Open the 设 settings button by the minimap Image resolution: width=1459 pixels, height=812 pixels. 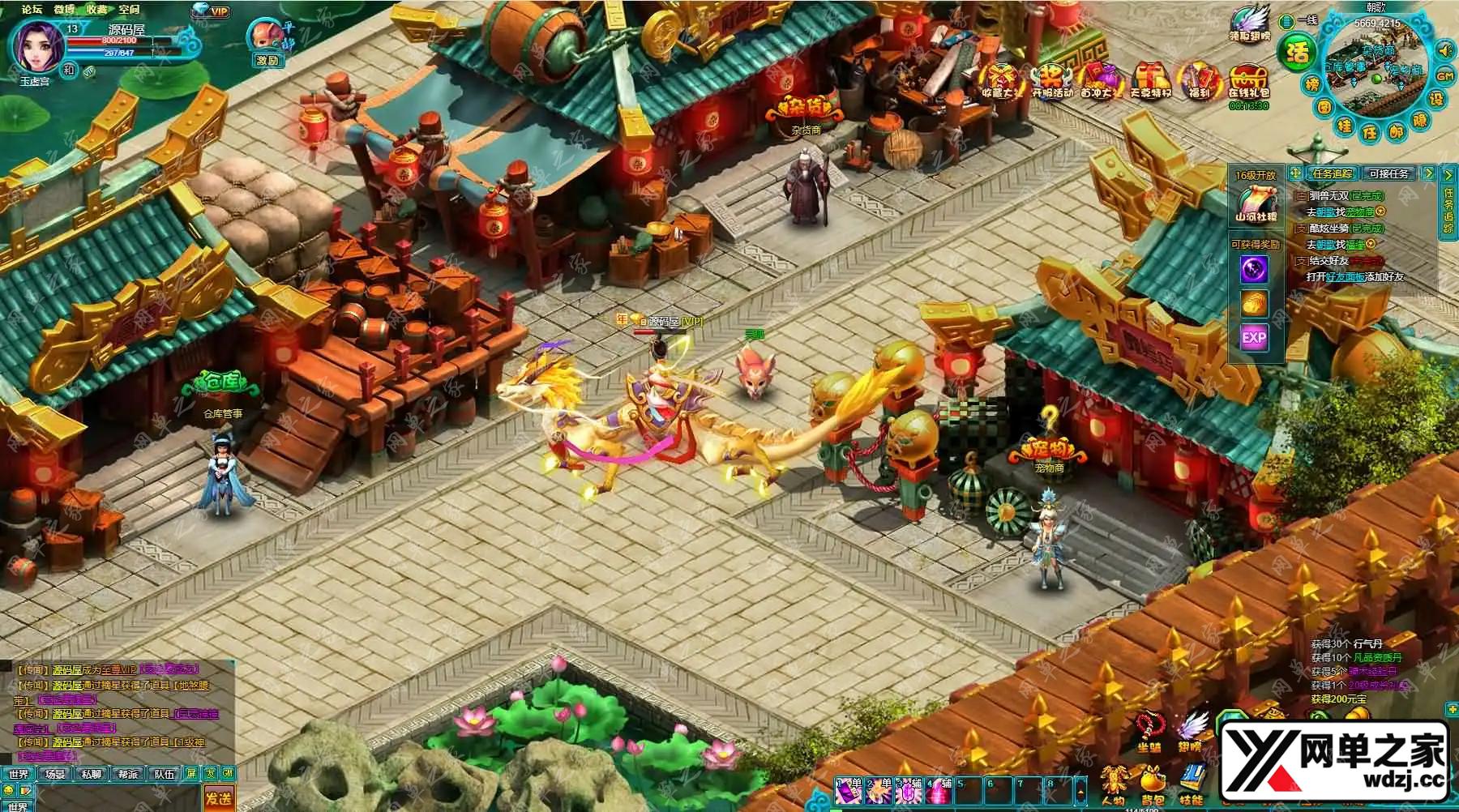(x=1436, y=99)
